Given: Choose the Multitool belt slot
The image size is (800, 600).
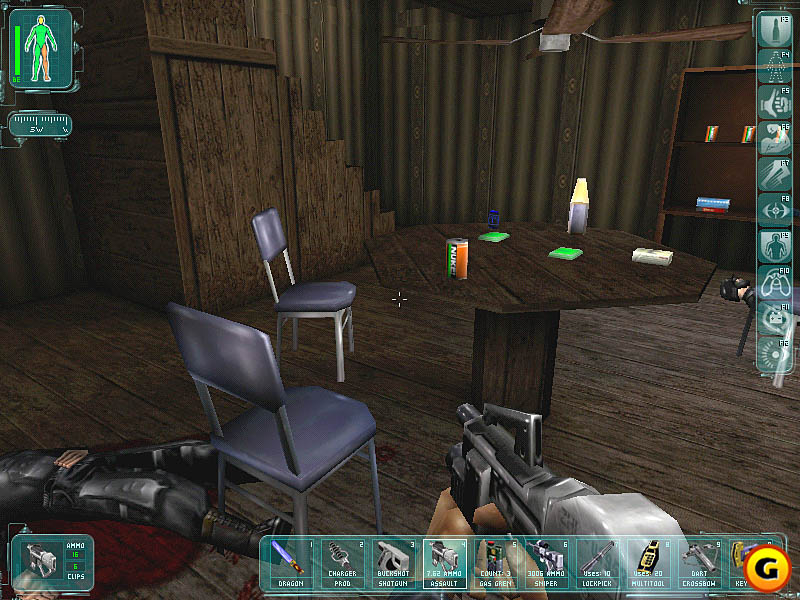Looking at the screenshot, I should [648, 562].
